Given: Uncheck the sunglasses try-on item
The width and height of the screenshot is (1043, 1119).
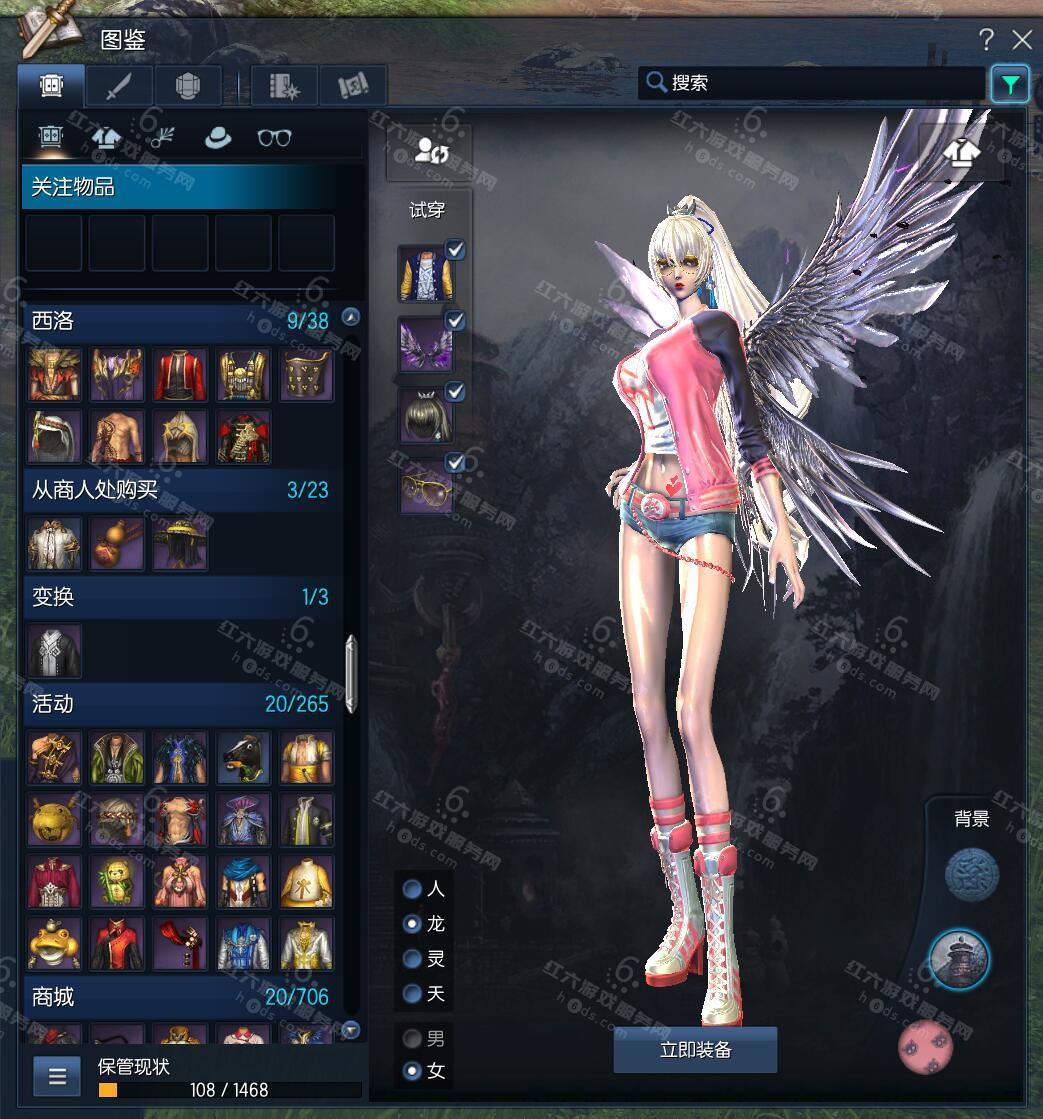Looking at the screenshot, I should [455, 462].
